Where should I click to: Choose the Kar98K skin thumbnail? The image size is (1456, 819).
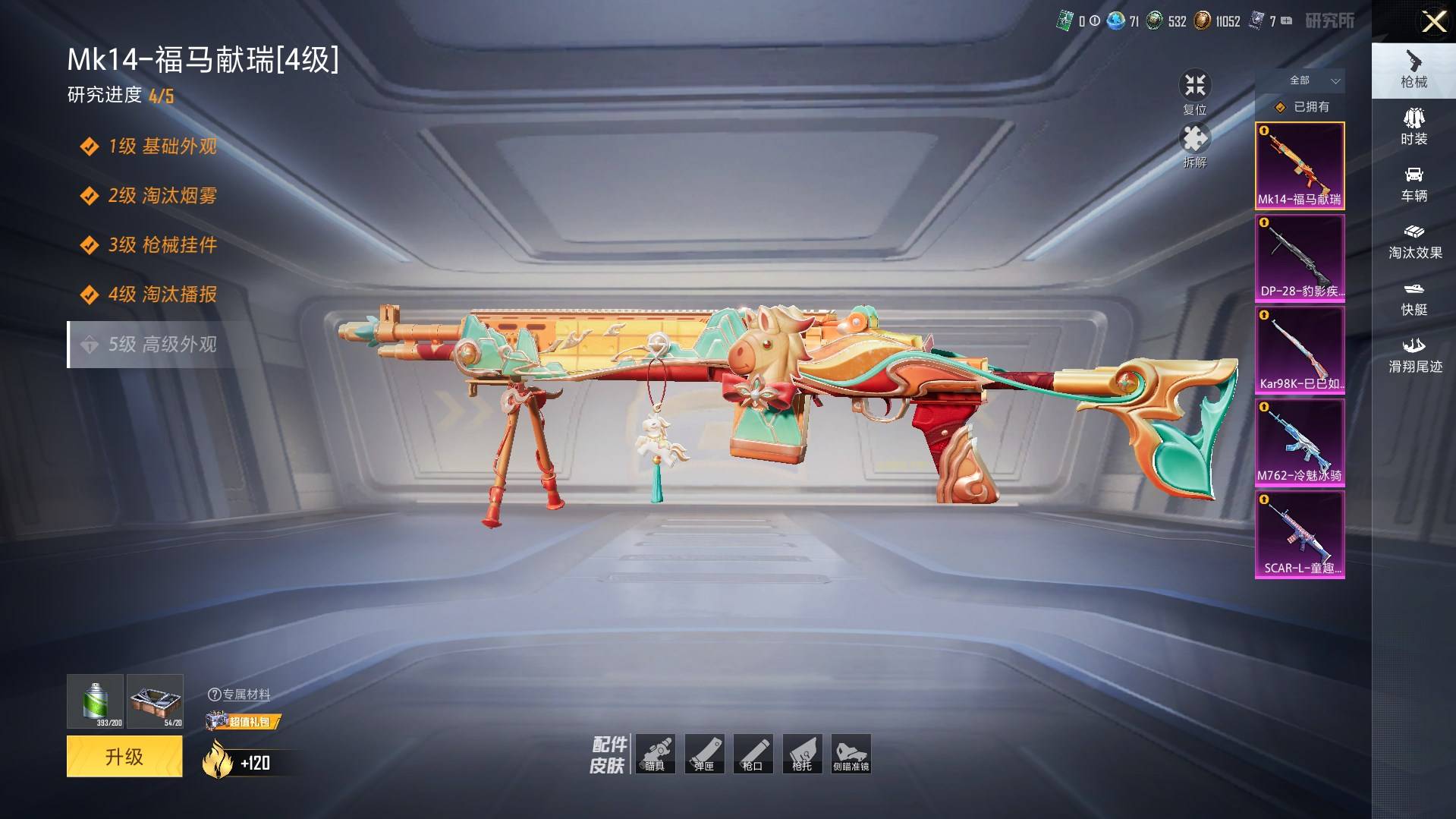tap(1300, 350)
